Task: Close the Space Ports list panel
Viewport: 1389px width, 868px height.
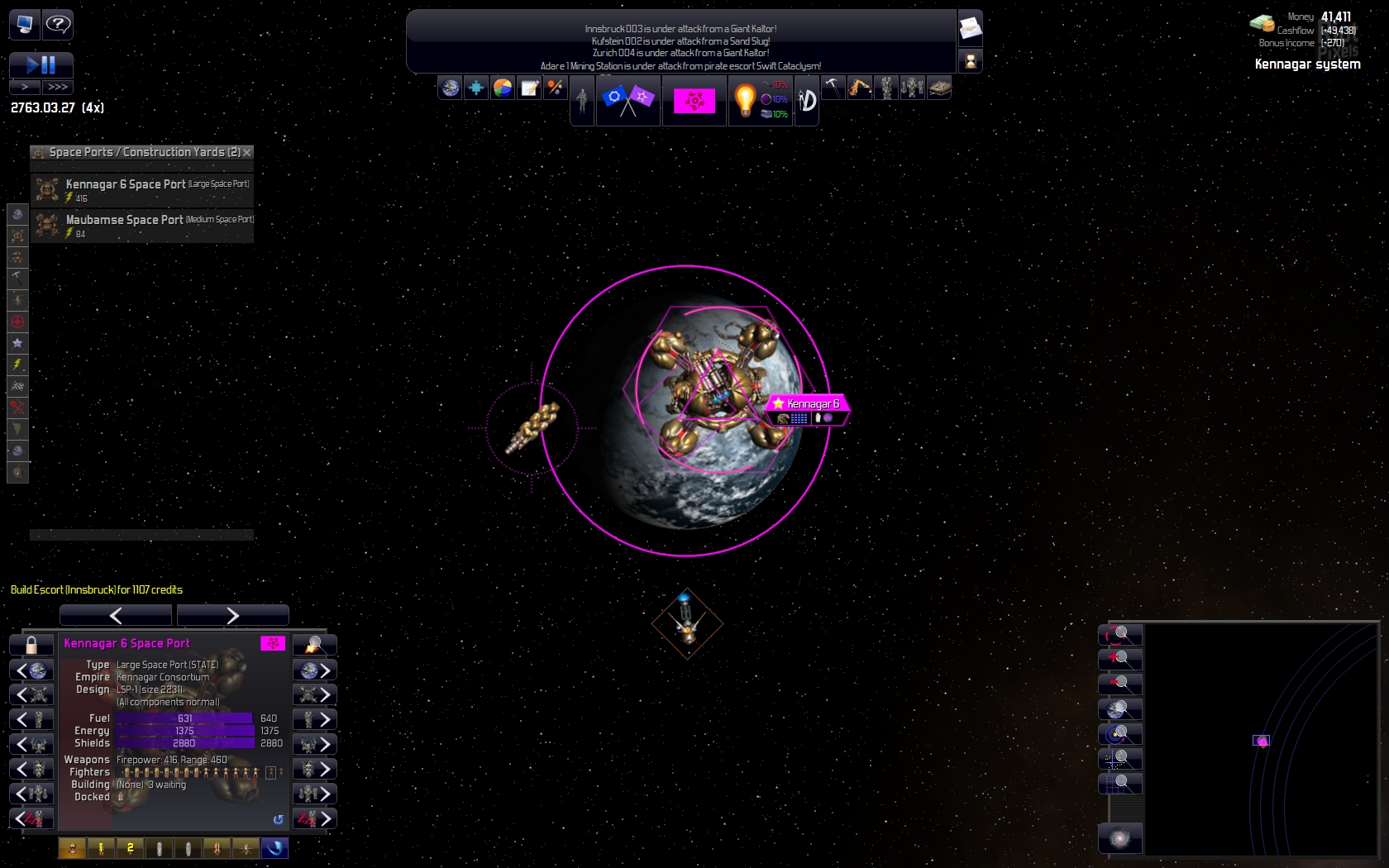Action: [x=247, y=152]
